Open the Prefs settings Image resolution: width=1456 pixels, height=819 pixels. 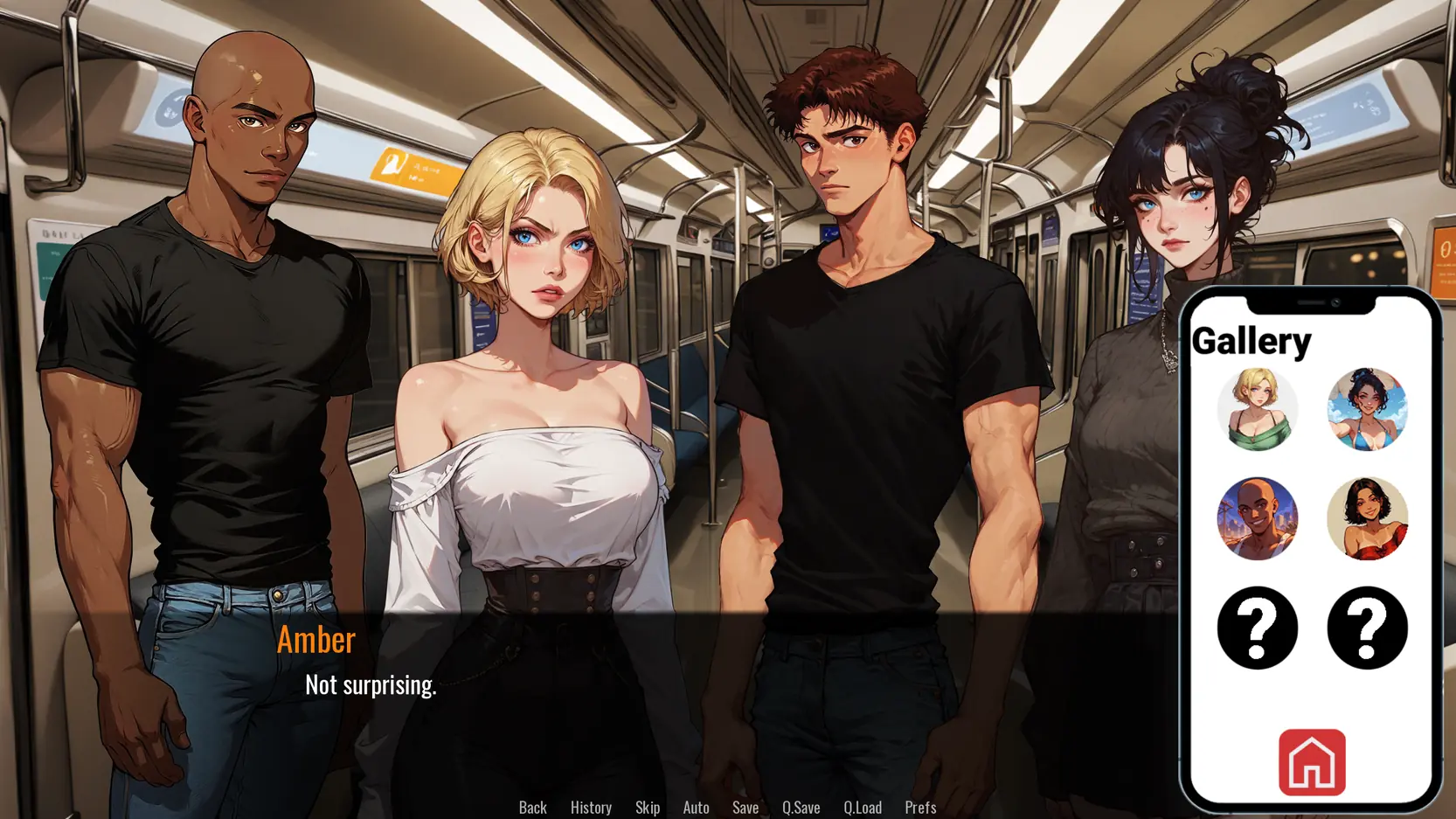[920, 807]
